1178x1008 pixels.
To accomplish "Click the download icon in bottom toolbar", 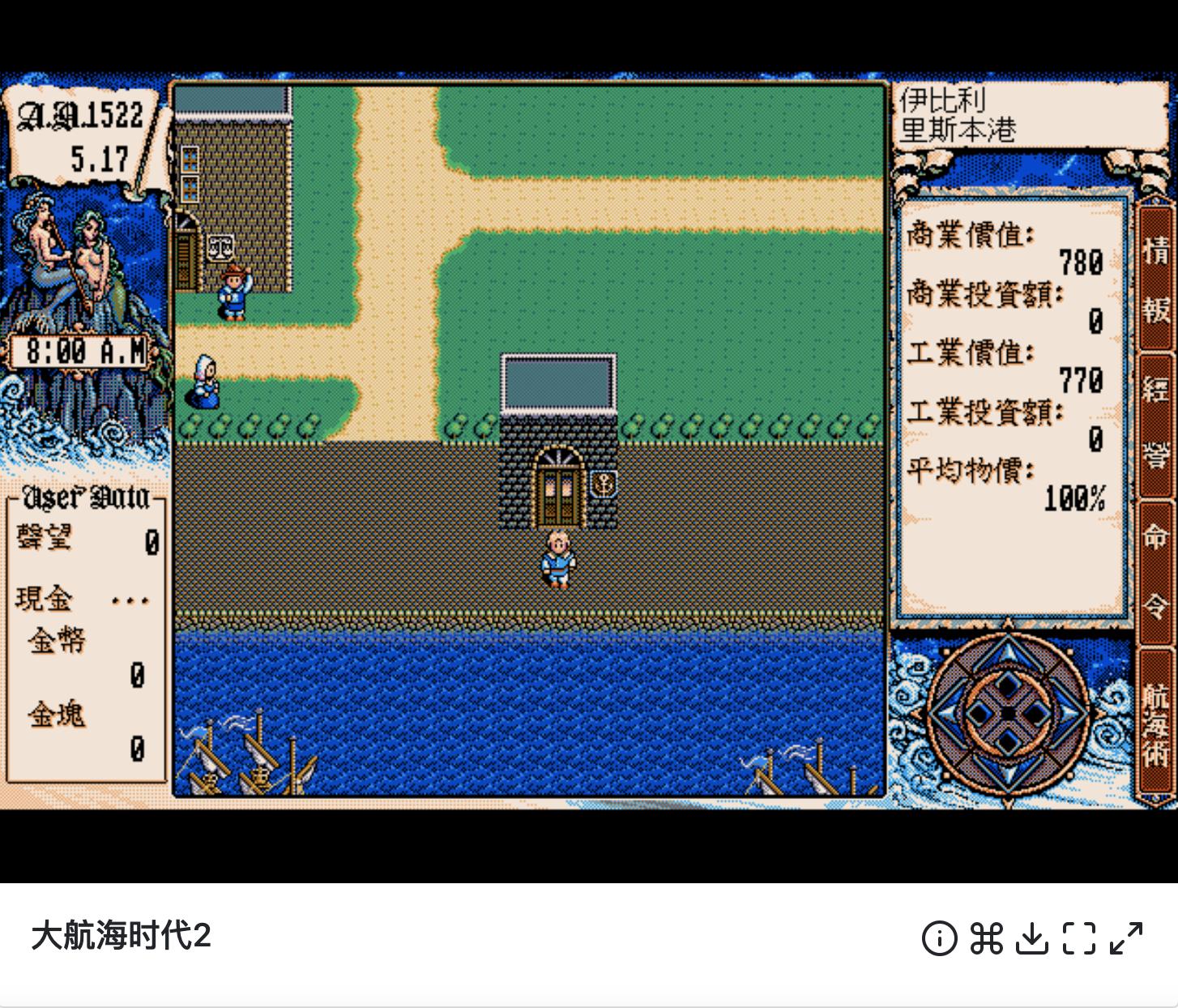I will pos(1032,938).
